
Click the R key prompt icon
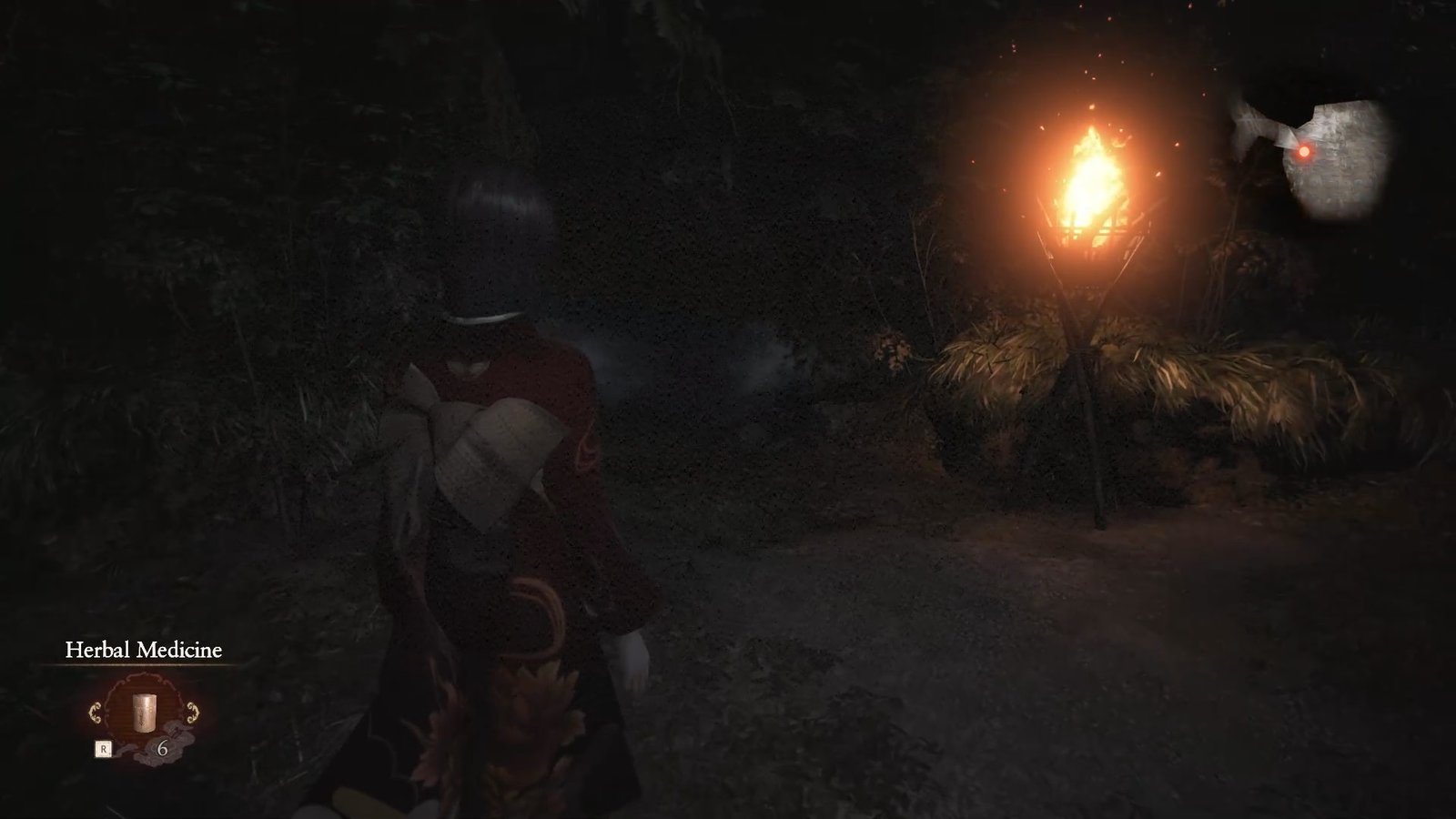103,747
